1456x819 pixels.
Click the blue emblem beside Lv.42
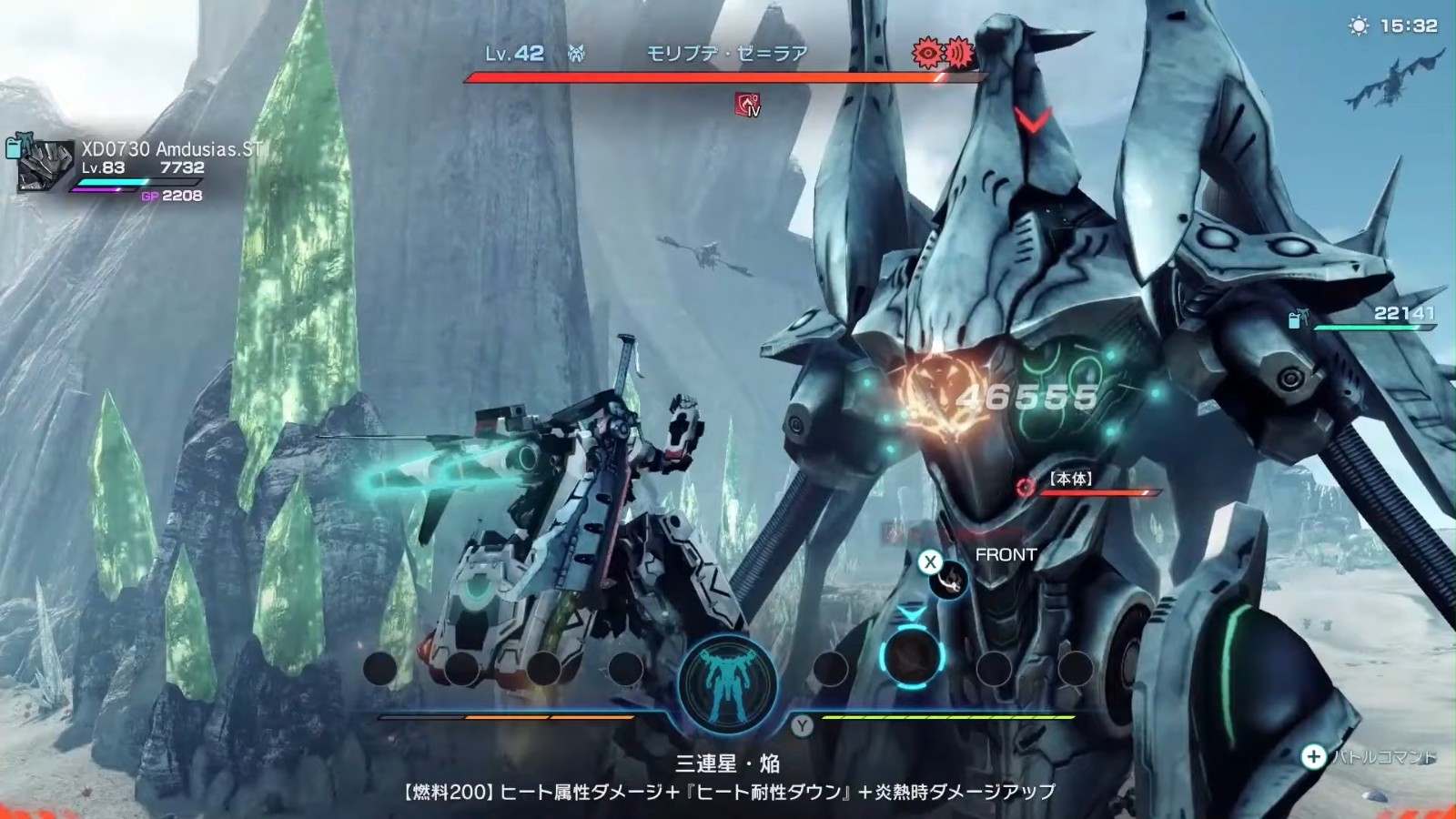[576, 54]
